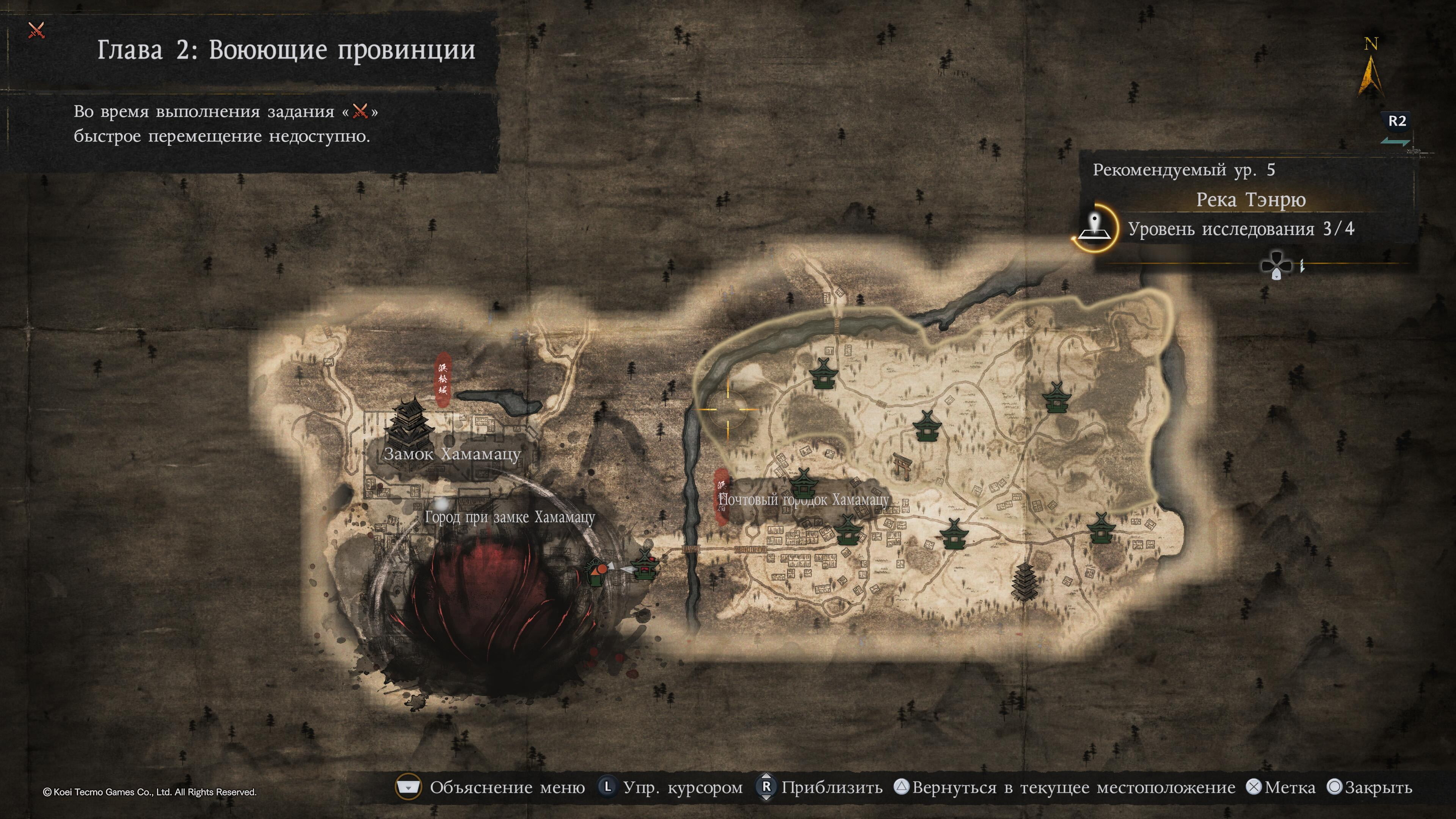Click the yellow crosshair map cursor

728,409
